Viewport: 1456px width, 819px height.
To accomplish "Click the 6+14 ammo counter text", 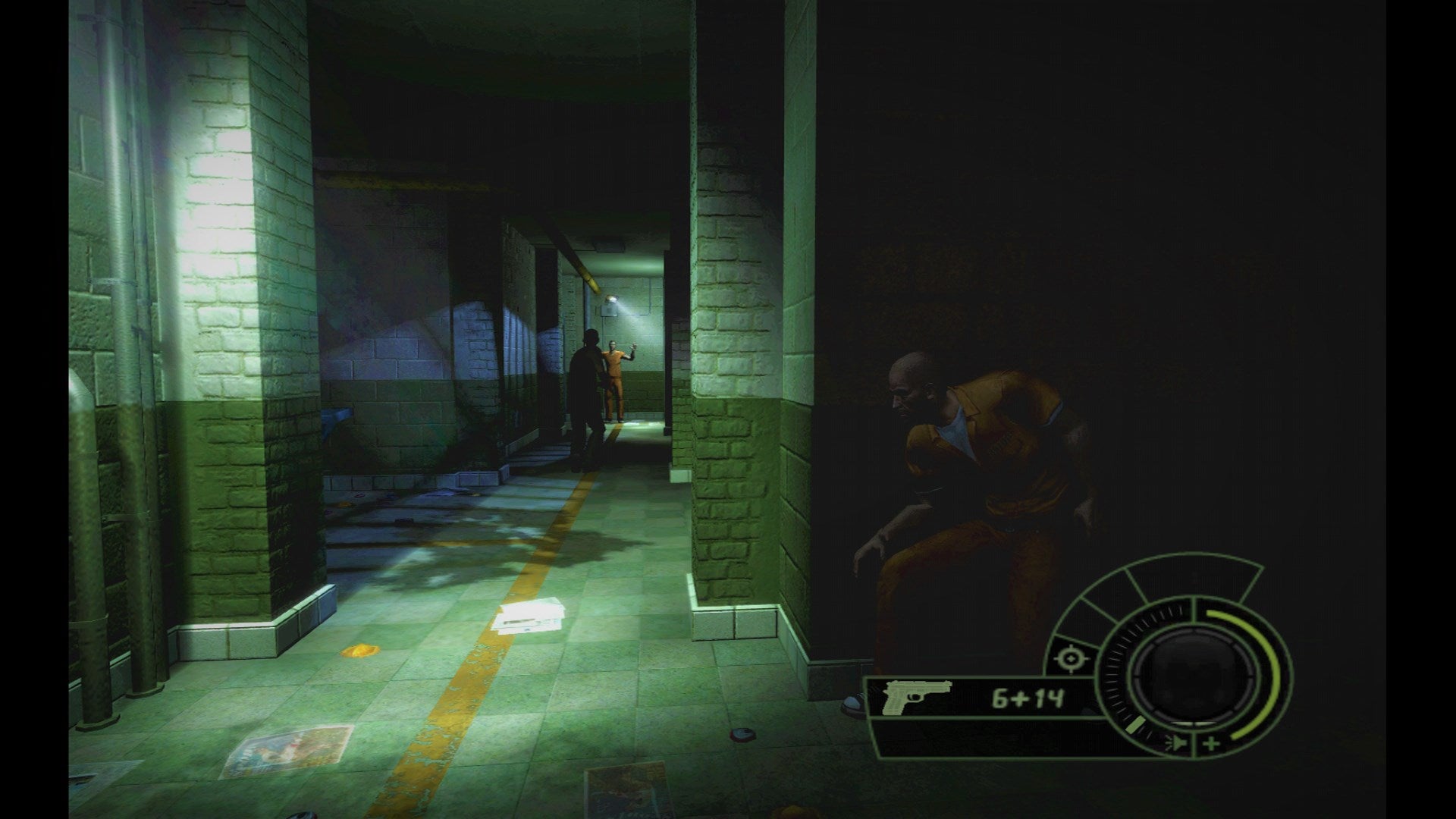I will 1026,696.
